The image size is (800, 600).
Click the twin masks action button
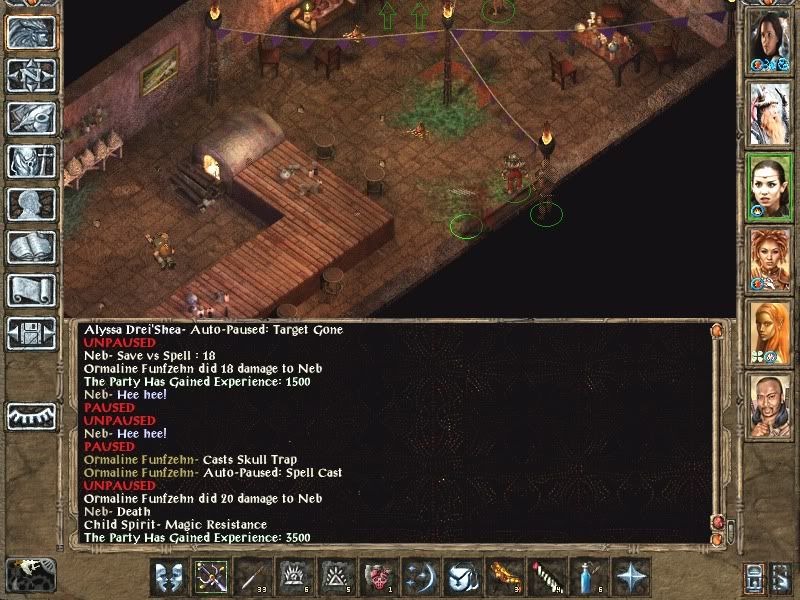169,578
